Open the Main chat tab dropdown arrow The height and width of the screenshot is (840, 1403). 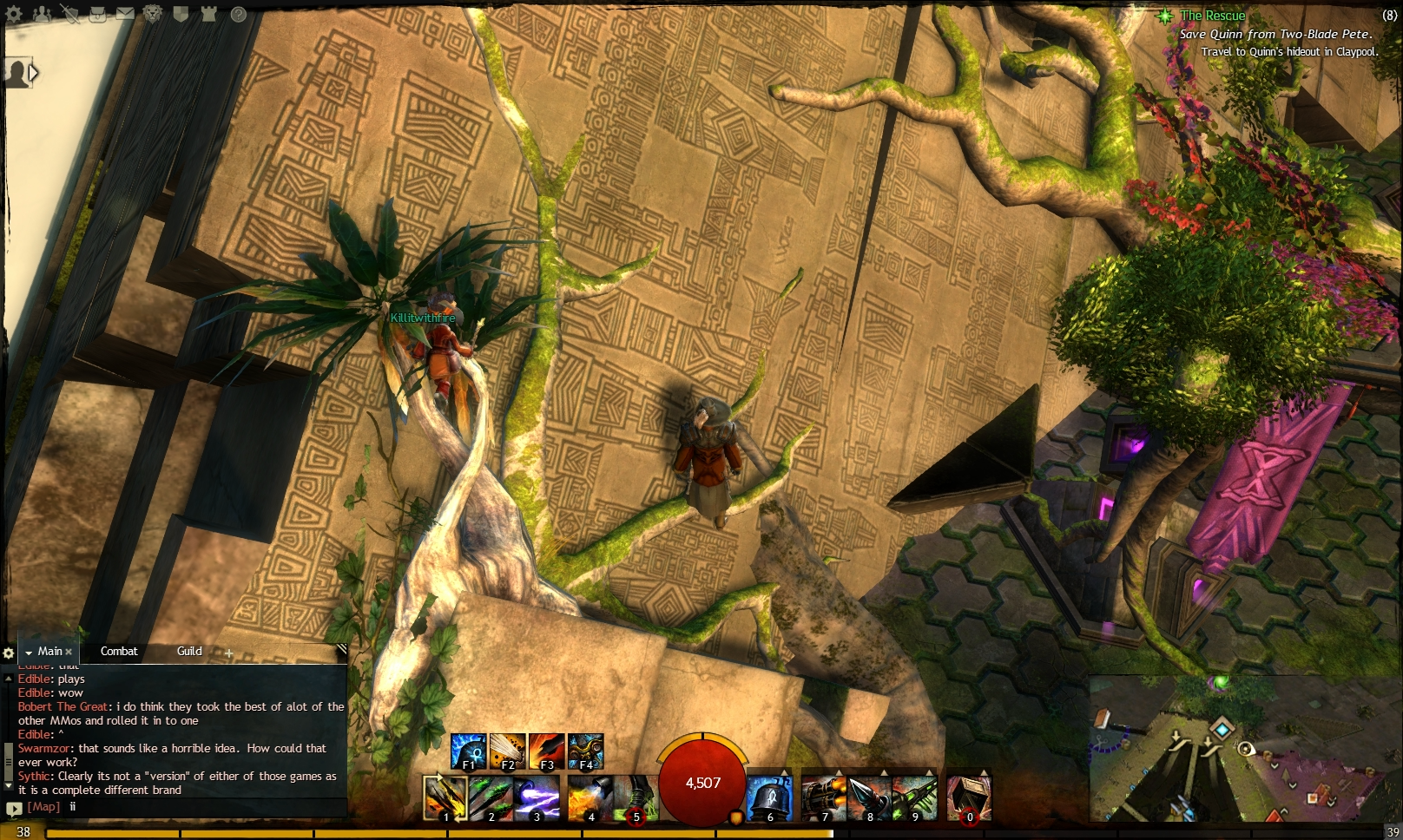pyautogui.click(x=28, y=651)
